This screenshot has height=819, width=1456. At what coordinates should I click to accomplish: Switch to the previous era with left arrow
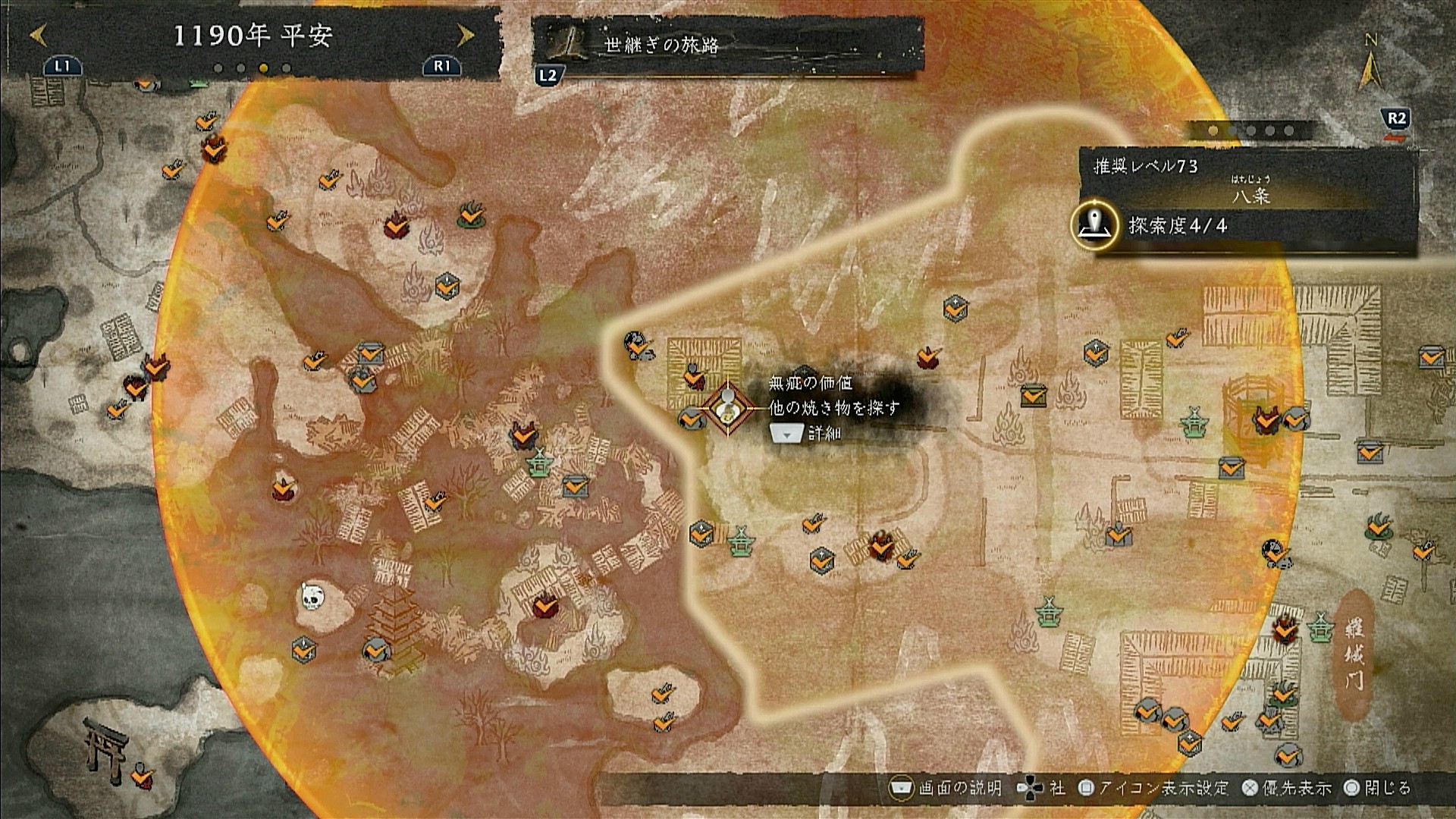point(39,35)
